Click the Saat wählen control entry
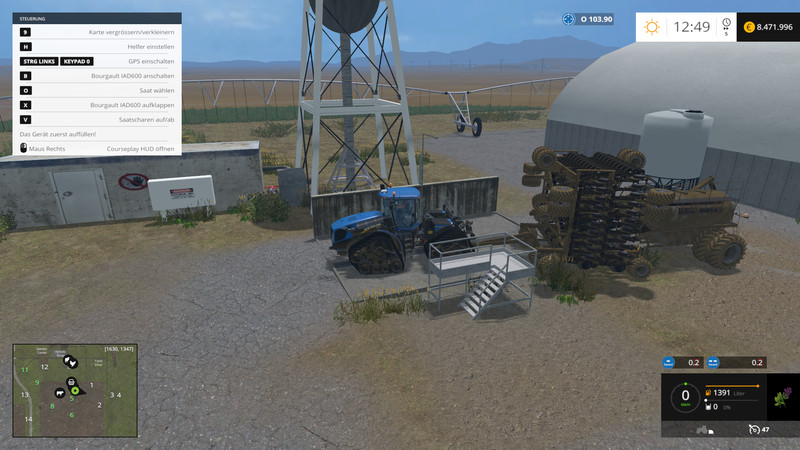The height and width of the screenshot is (450, 800). 97,90
